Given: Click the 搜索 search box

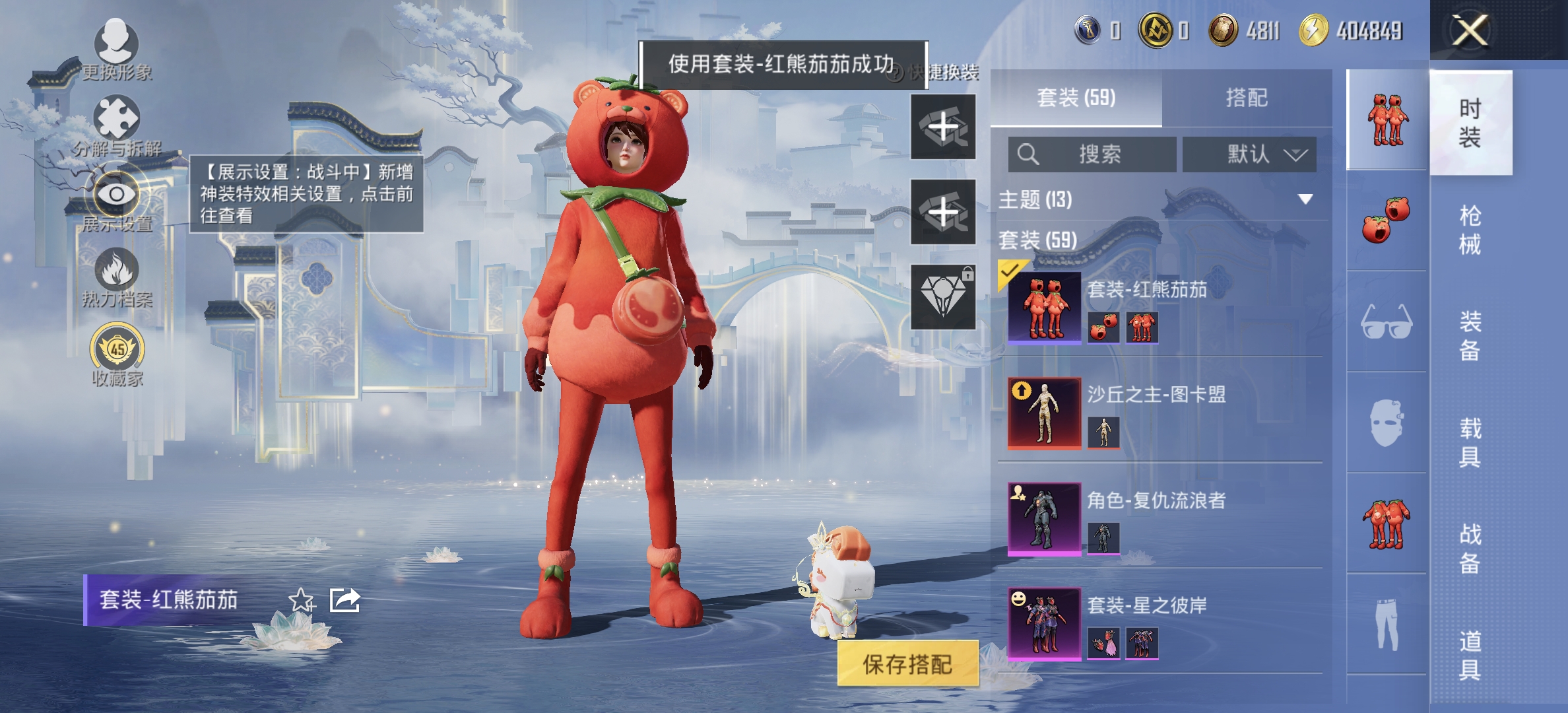Looking at the screenshot, I should click(x=1092, y=154).
